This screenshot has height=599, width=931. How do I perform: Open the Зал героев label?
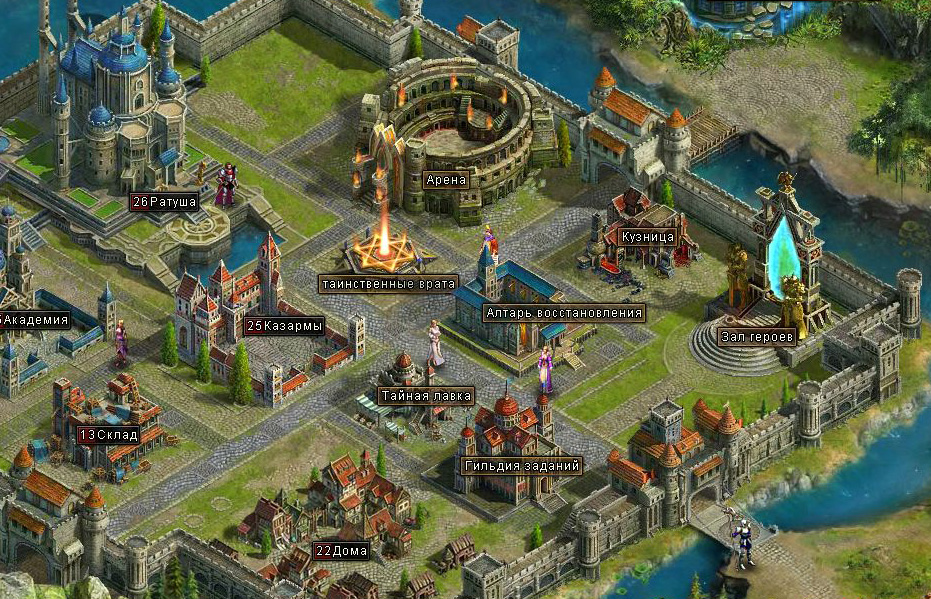757,336
